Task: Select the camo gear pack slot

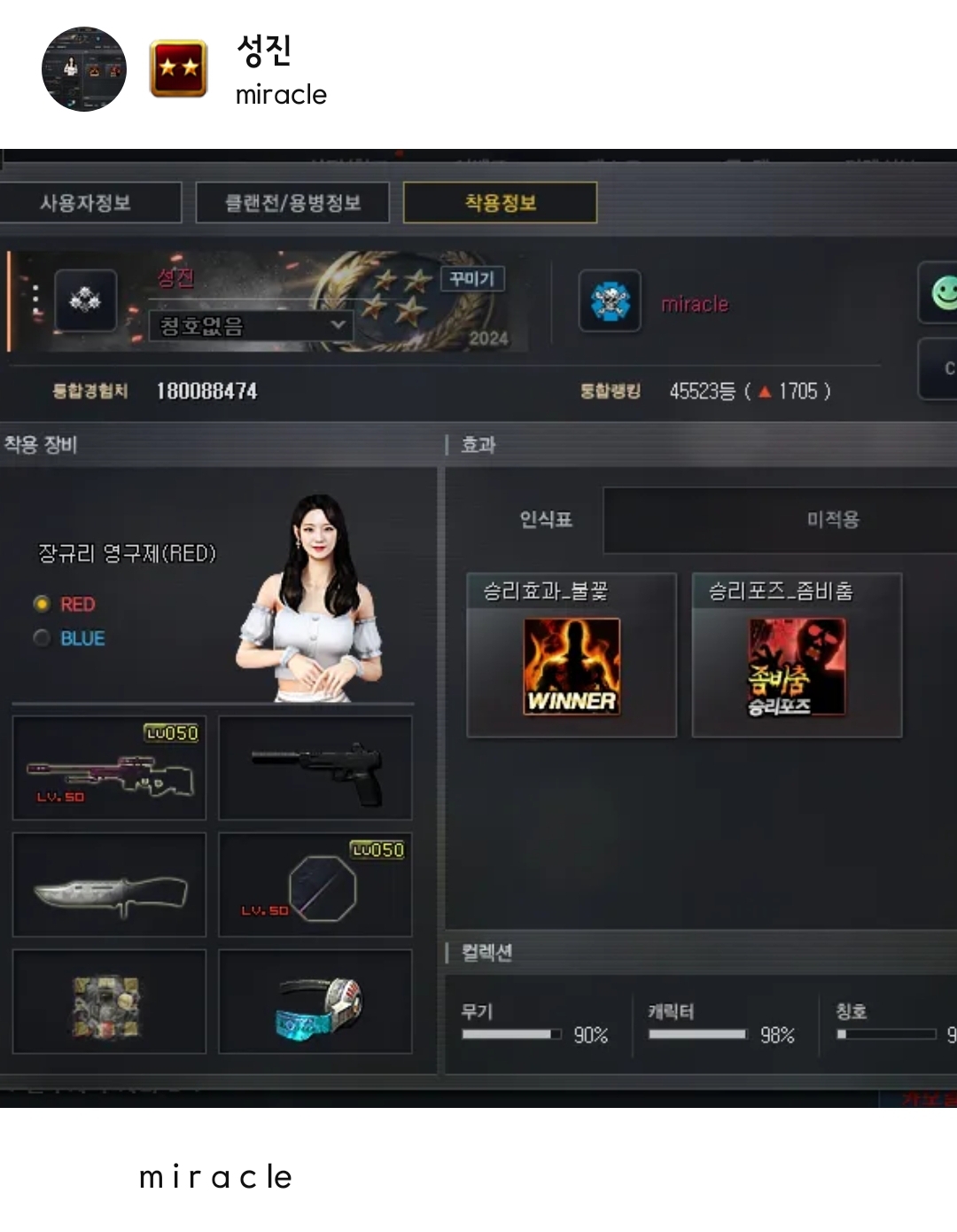Action: point(109,1002)
